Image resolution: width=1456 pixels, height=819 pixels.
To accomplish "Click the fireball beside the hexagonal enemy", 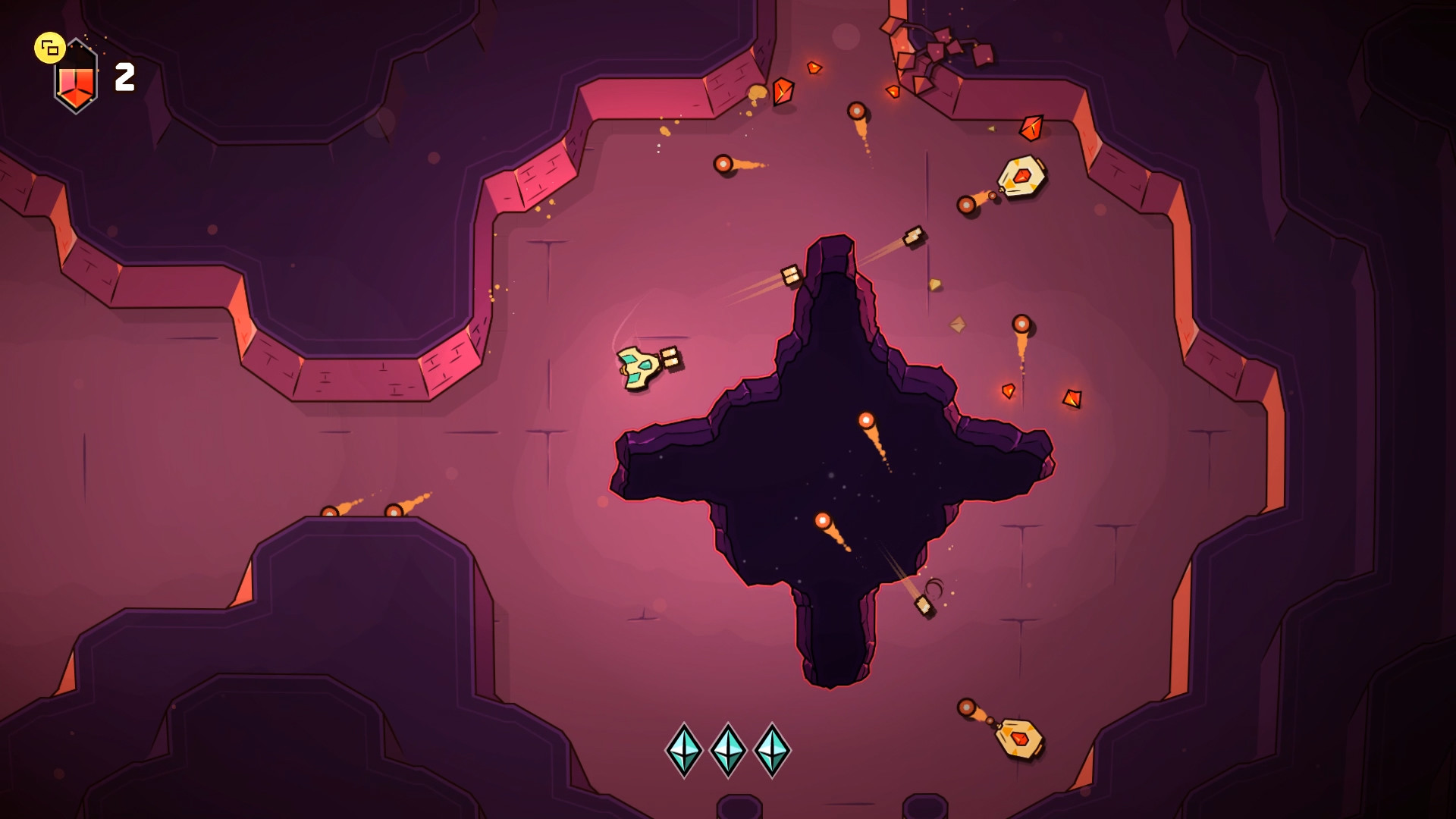I will pos(968,204).
